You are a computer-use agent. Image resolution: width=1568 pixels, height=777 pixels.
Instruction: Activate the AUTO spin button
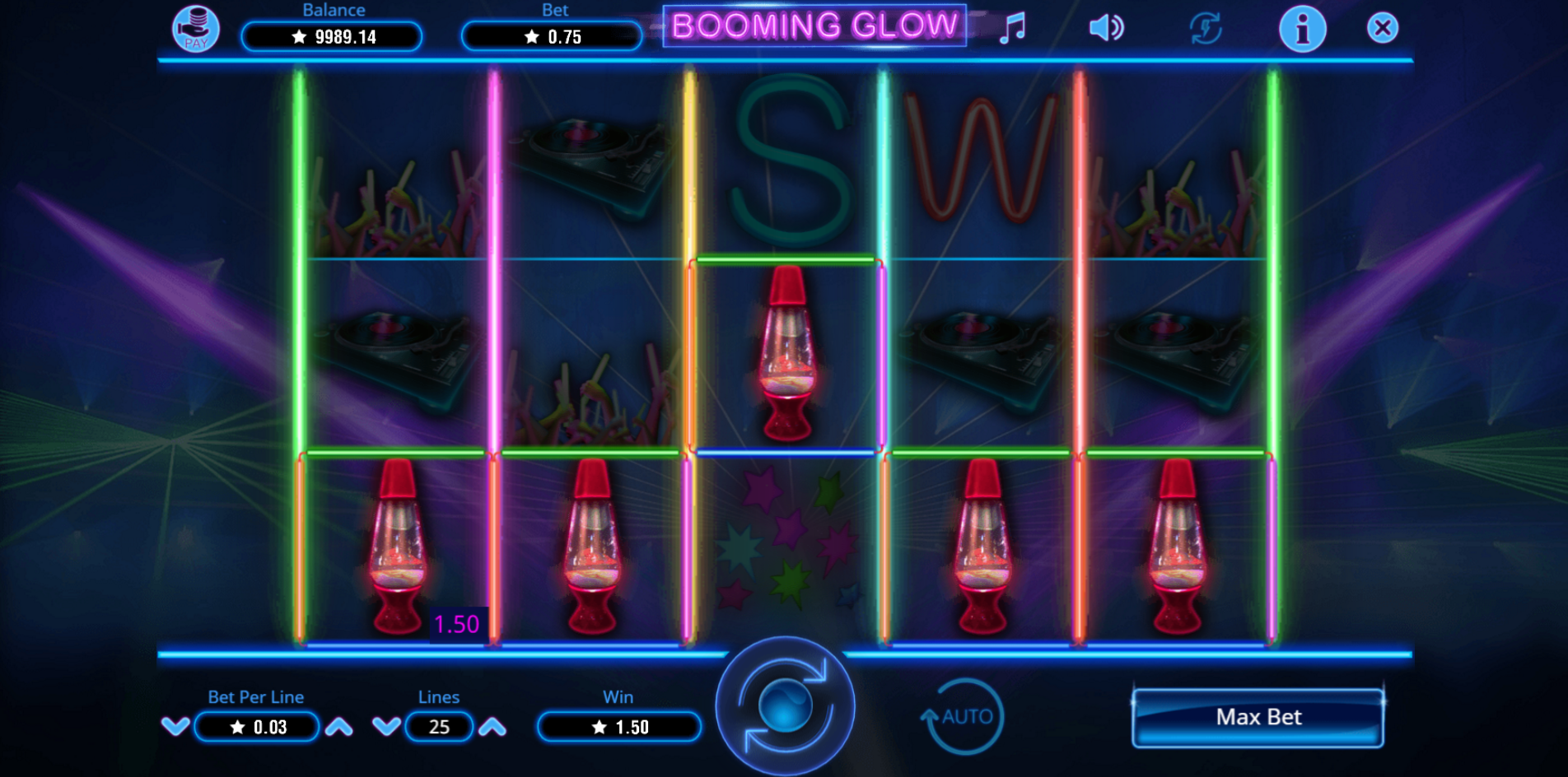(x=964, y=716)
